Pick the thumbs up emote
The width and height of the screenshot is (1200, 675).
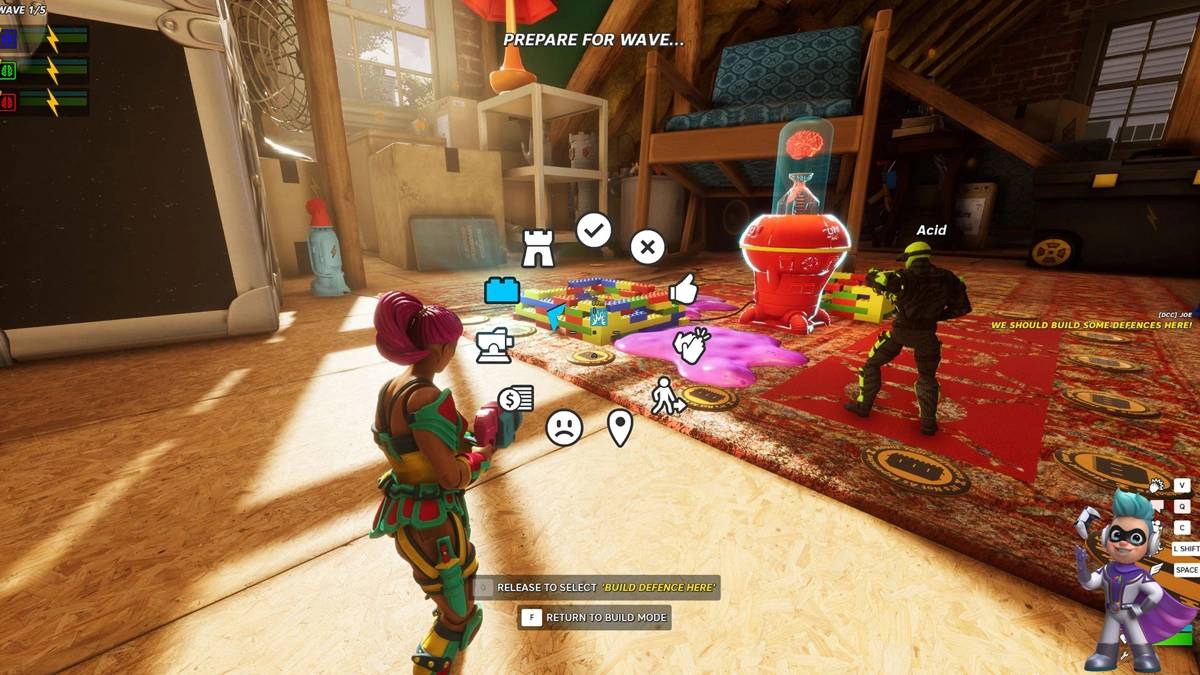[684, 289]
